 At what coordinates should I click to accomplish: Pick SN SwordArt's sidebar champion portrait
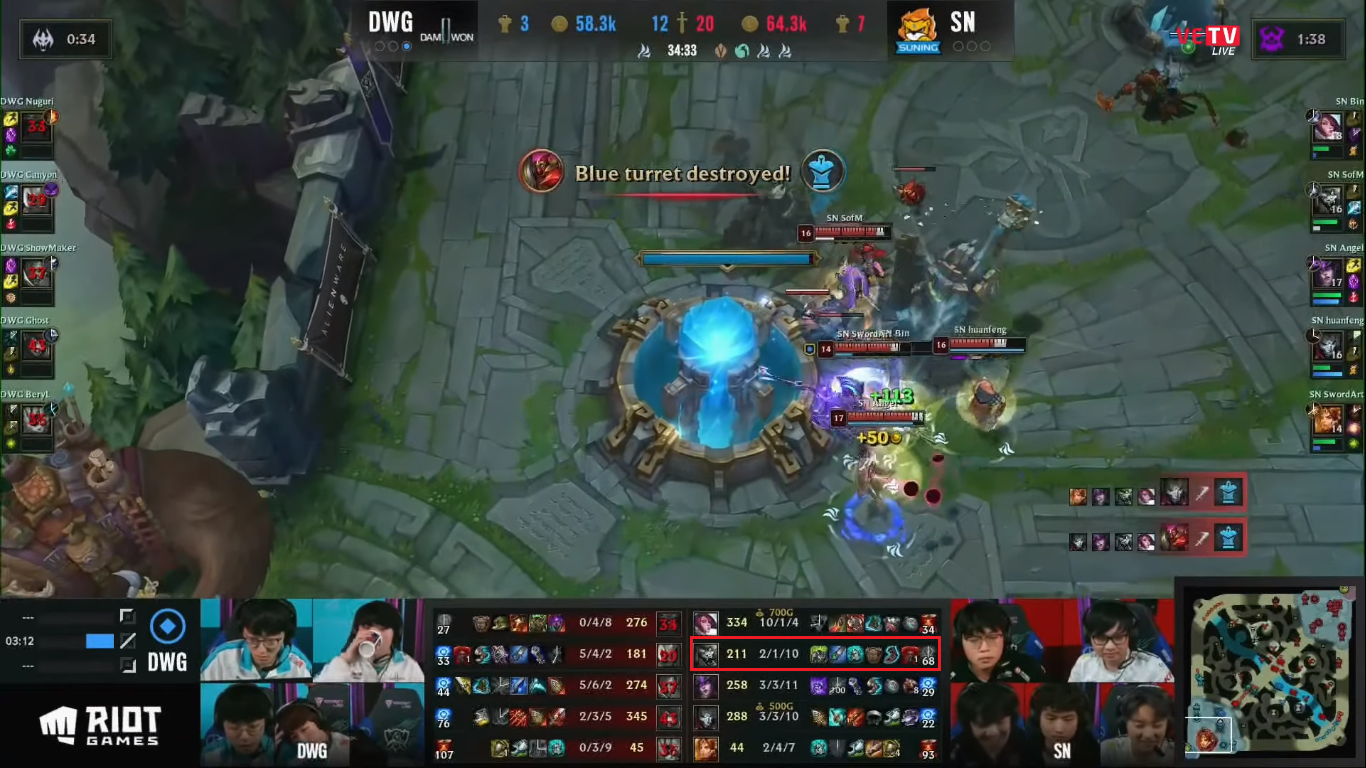[1327, 419]
